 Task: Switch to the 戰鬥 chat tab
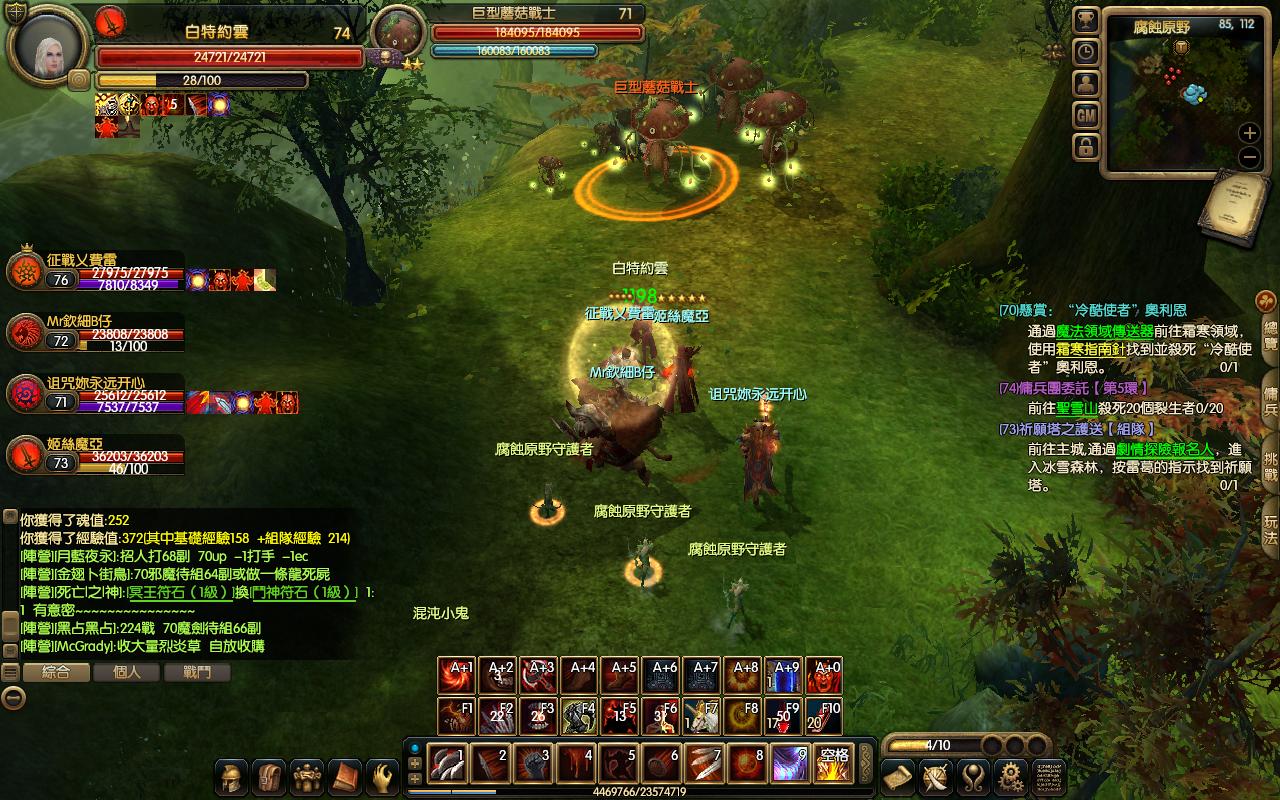pyautogui.click(x=197, y=673)
